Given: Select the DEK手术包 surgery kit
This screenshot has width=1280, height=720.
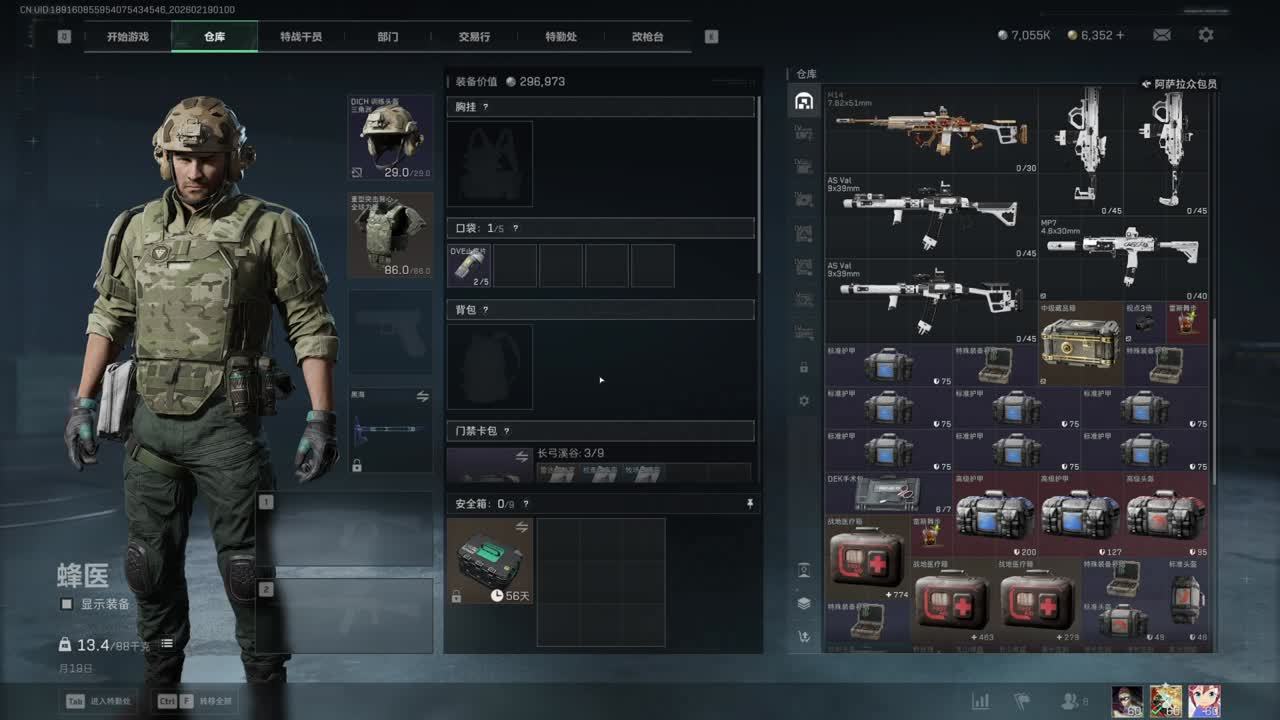Looking at the screenshot, I should pos(888,492).
